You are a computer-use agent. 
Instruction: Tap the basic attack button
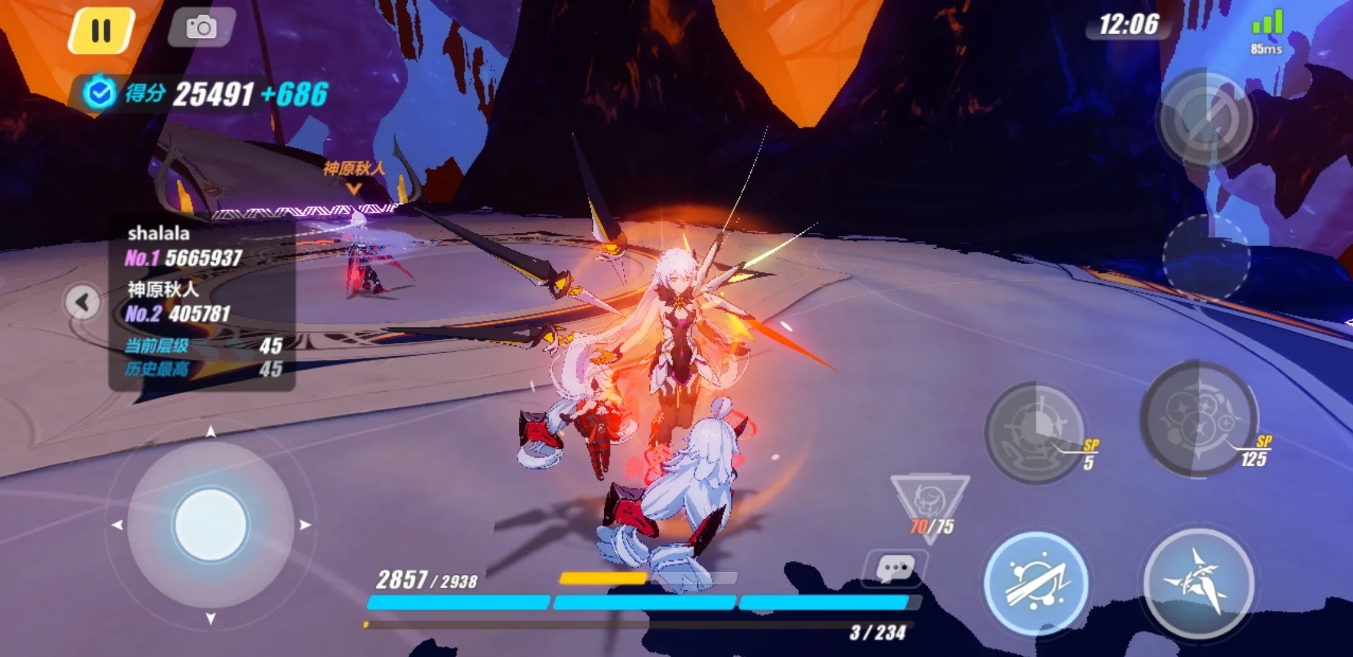pos(1198,584)
